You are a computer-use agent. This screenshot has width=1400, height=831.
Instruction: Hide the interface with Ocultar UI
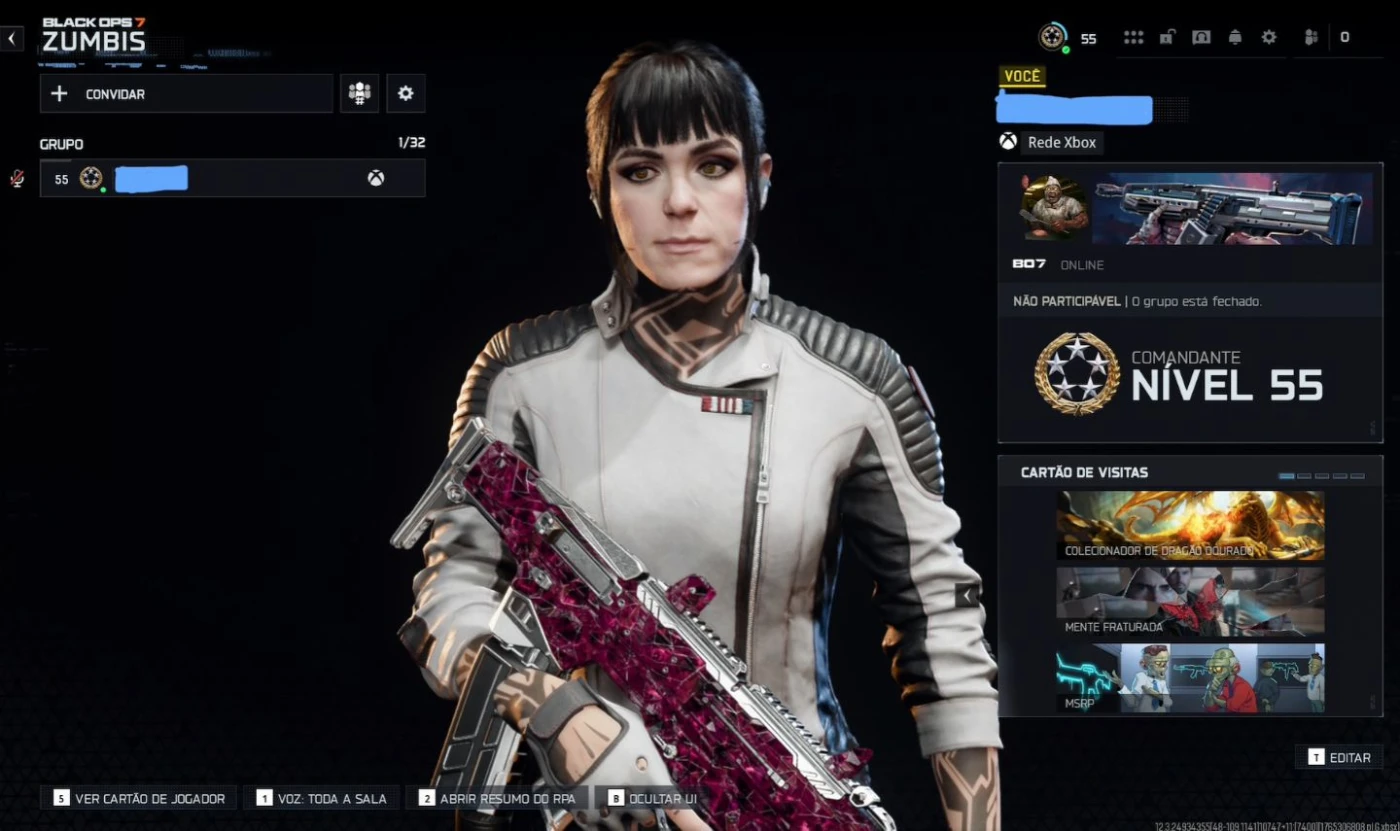point(652,798)
